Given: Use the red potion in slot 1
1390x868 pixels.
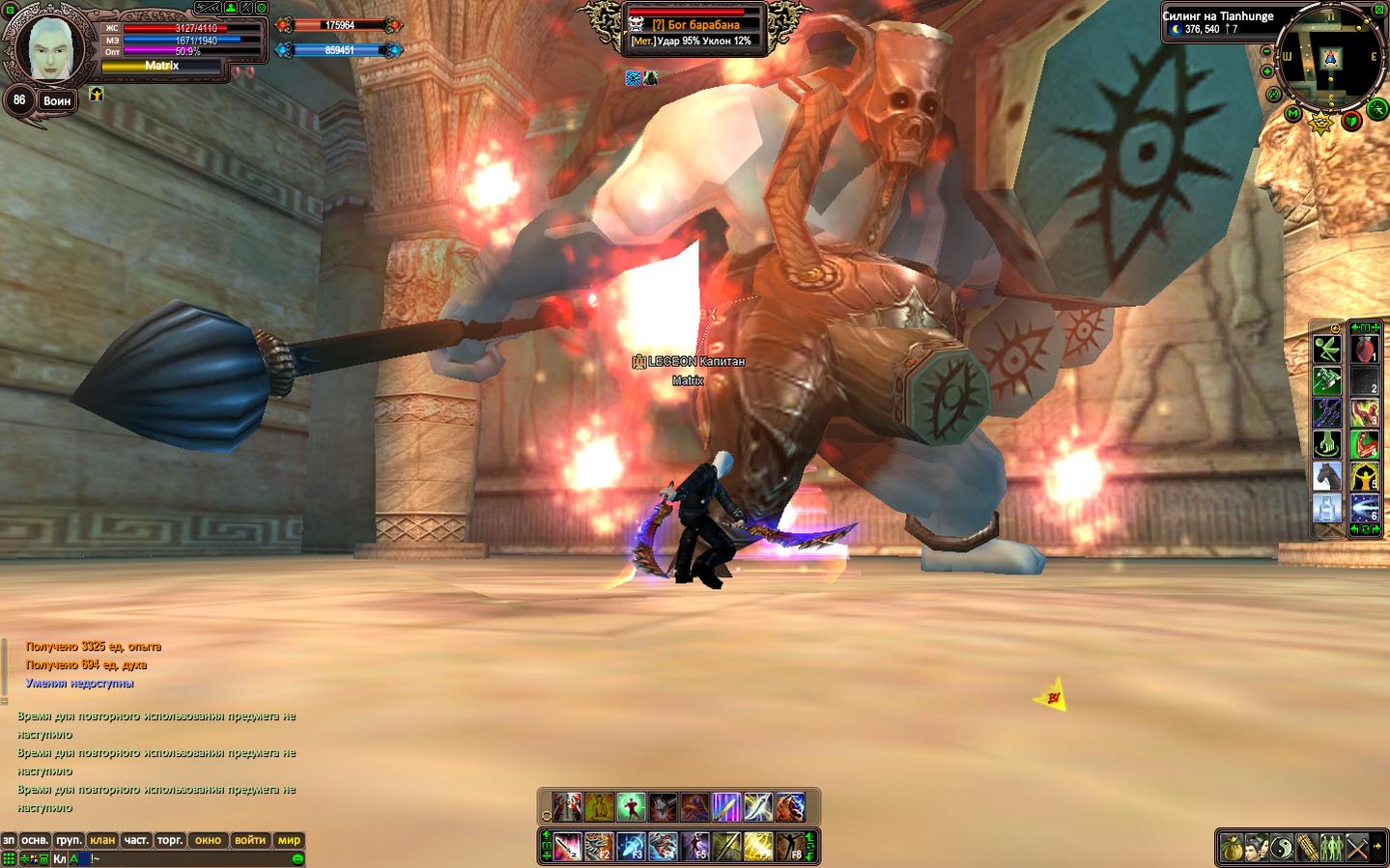Looking at the screenshot, I should click(x=1363, y=349).
